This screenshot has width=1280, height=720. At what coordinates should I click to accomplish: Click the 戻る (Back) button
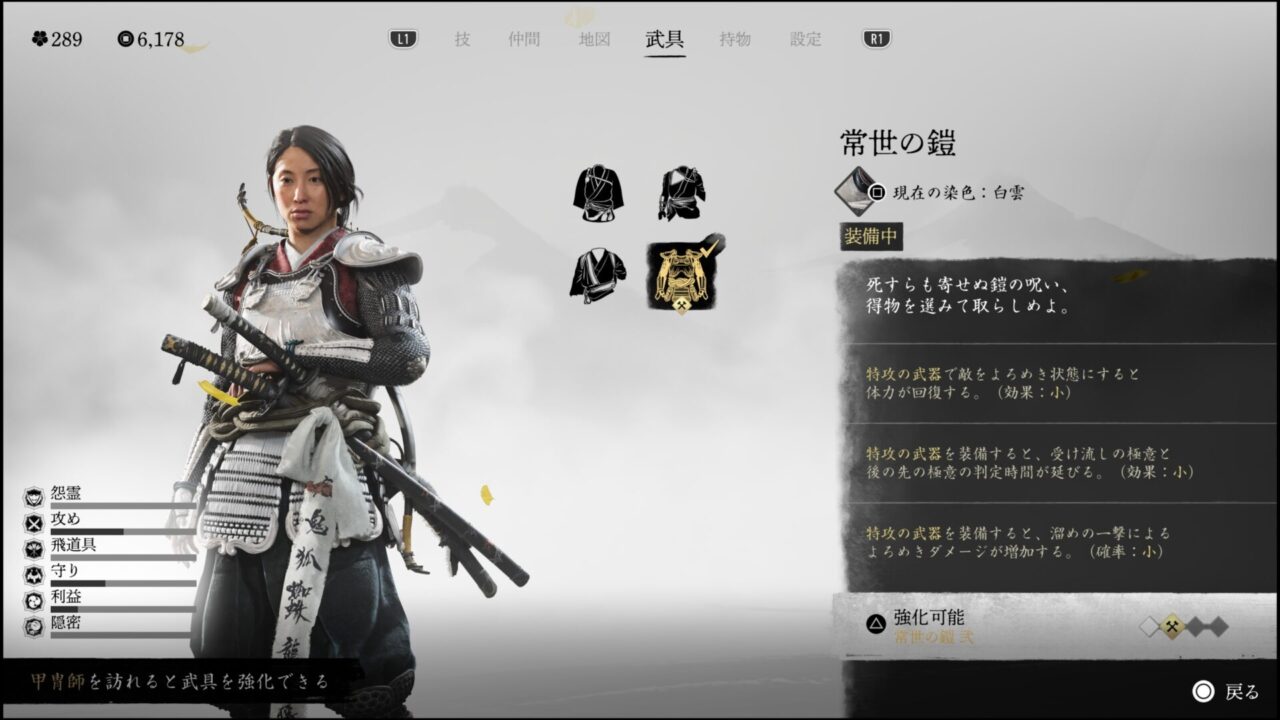pyautogui.click(x=1227, y=692)
